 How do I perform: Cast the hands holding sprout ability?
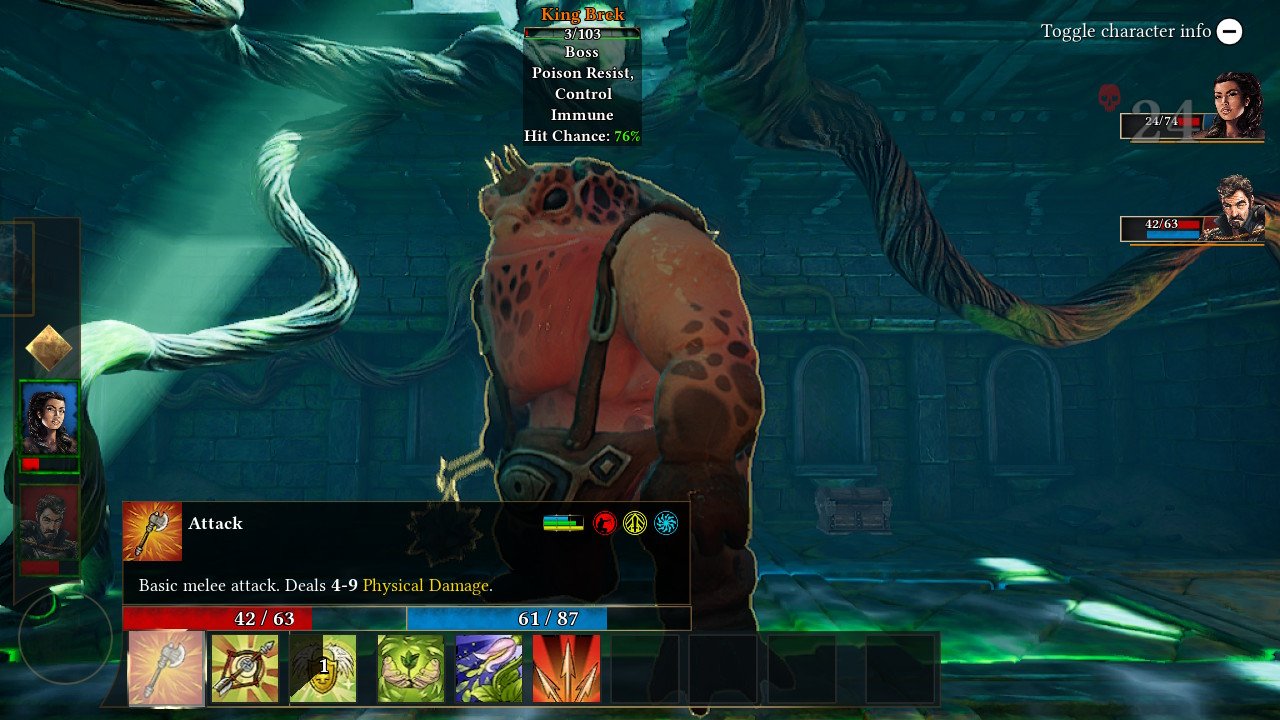pyautogui.click(x=410, y=668)
